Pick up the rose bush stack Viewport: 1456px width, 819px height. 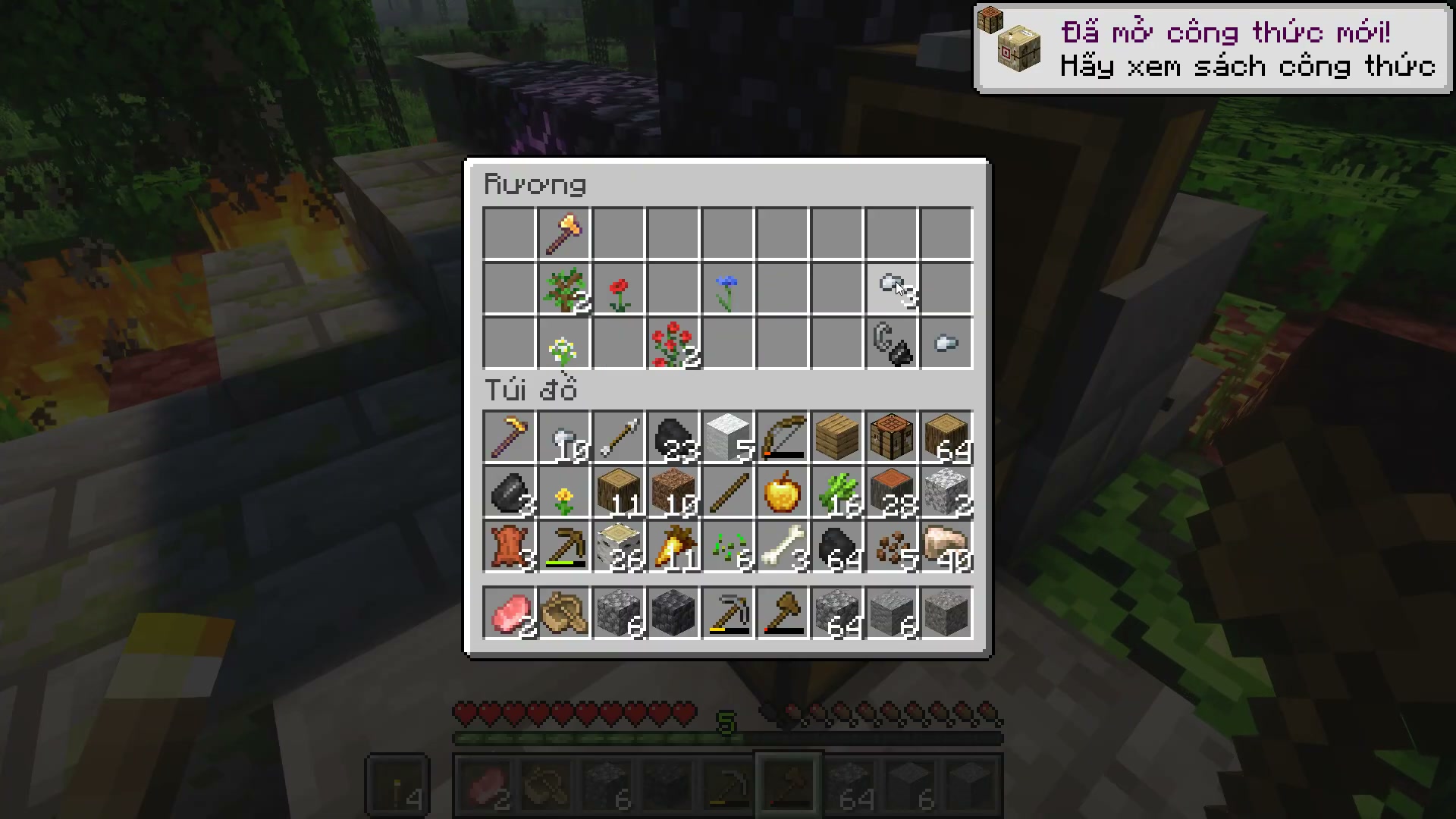tap(673, 344)
